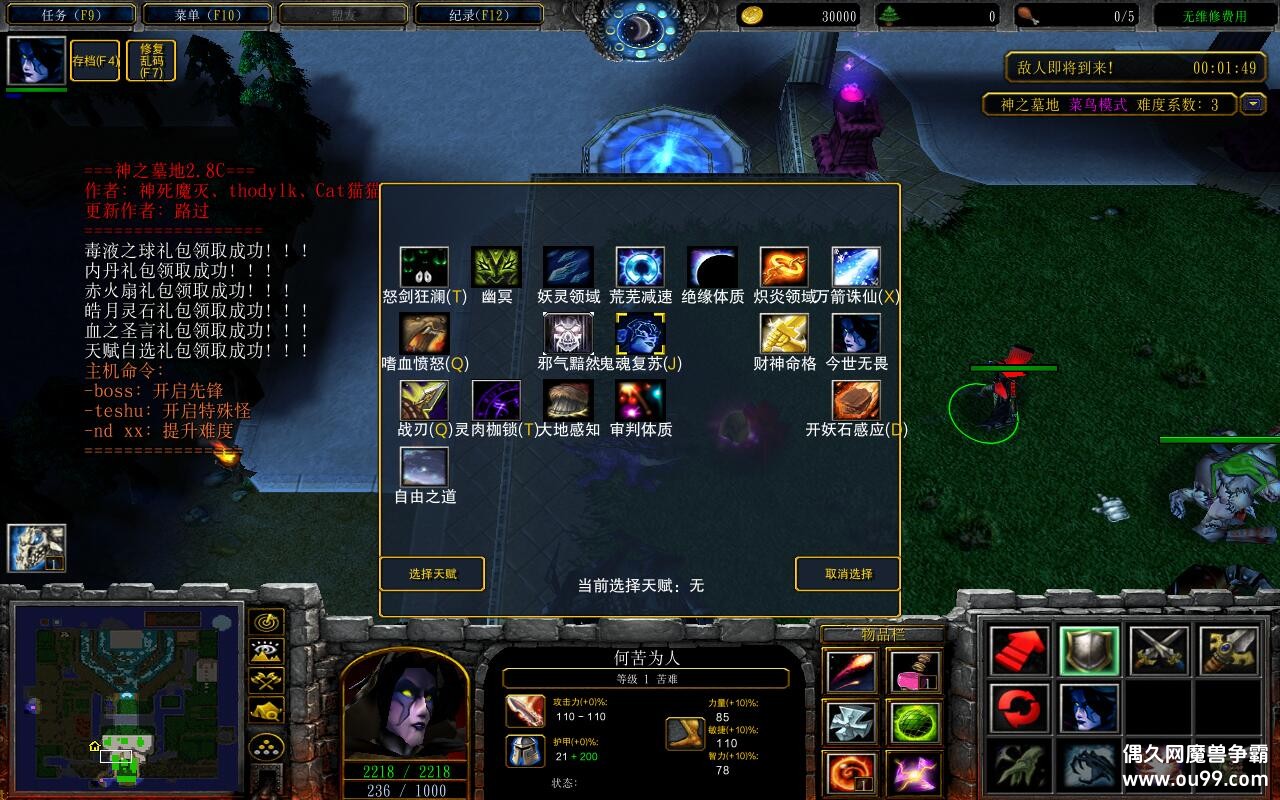Select the 绝缘体质 talent icon
Image resolution: width=1280 pixels, height=800 pixels.
pos(712,267)
